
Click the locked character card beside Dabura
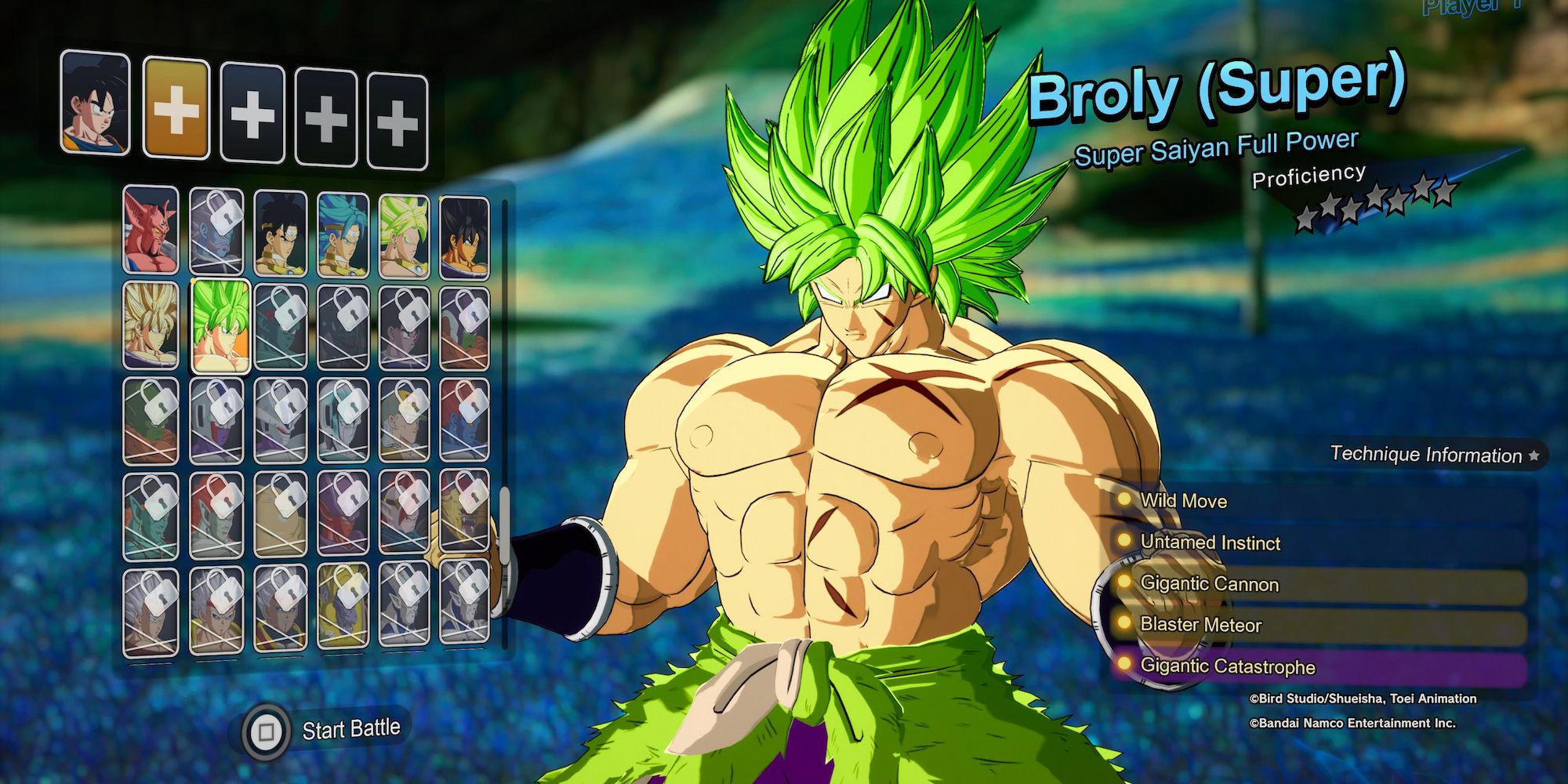216,235
